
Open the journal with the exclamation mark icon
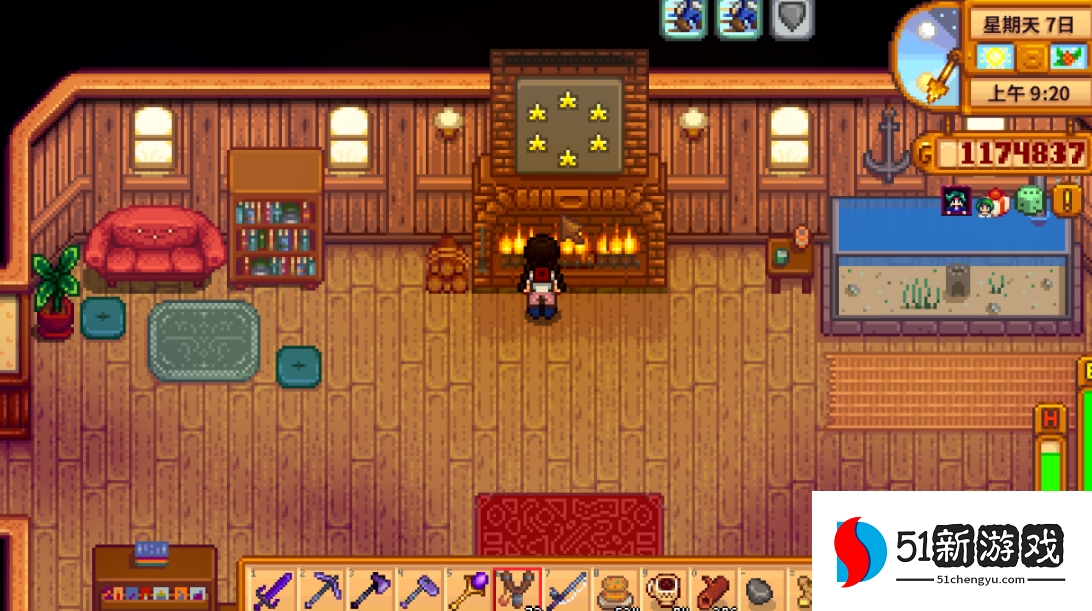(1066, 200)
